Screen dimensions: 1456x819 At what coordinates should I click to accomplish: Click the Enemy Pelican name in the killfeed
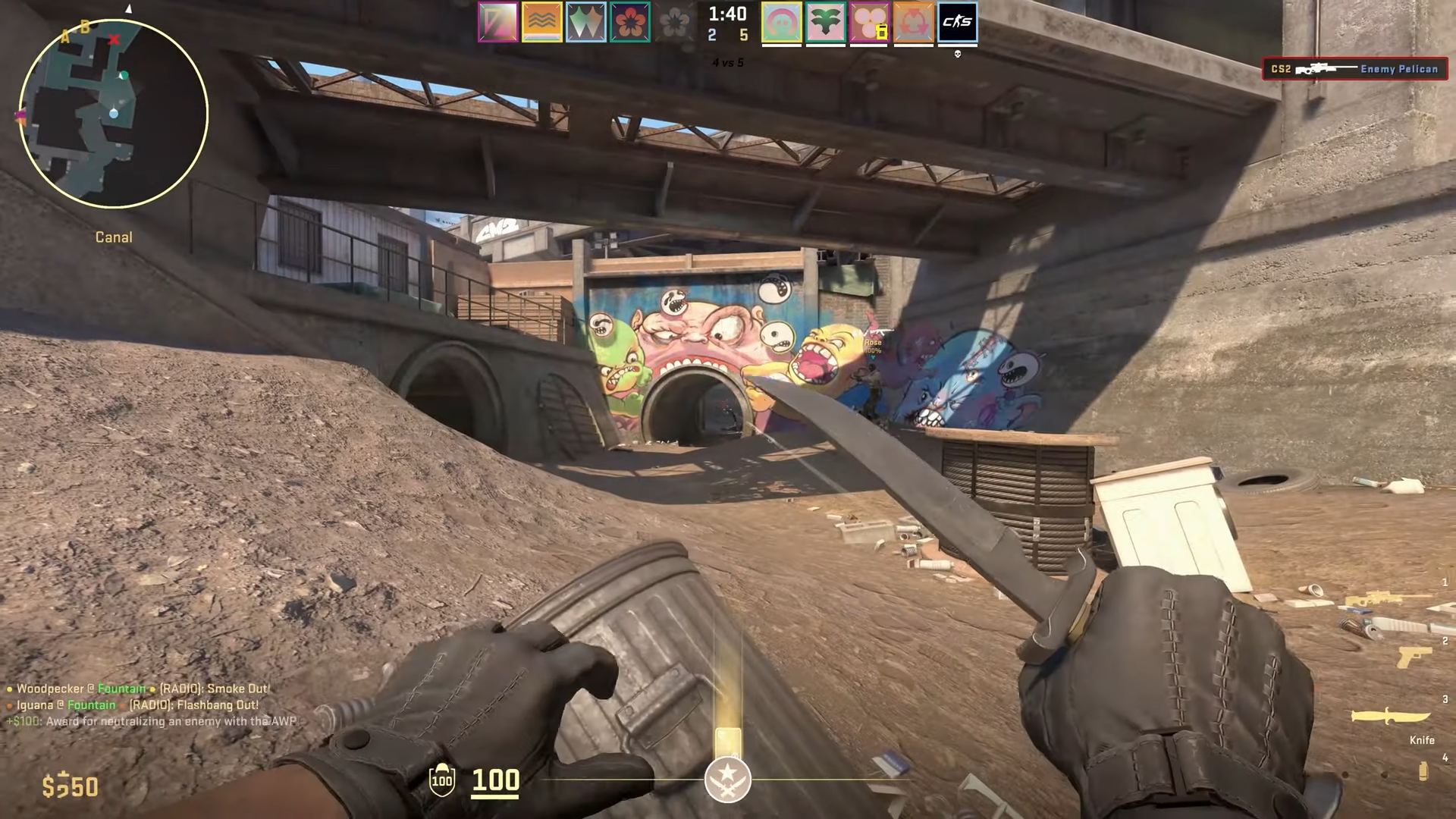(x=1399, y=69)
